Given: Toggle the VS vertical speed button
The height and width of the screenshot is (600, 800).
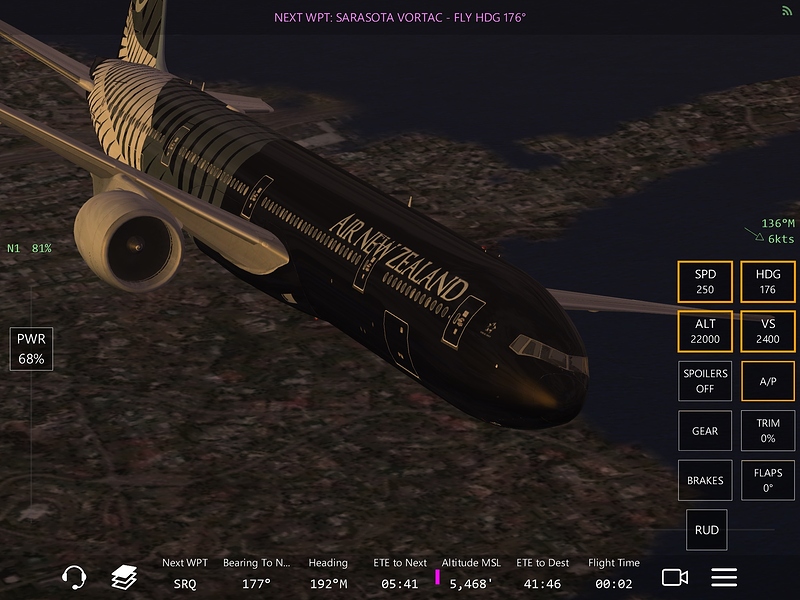Looking at the screenshot, I should [x=768, y=331].
